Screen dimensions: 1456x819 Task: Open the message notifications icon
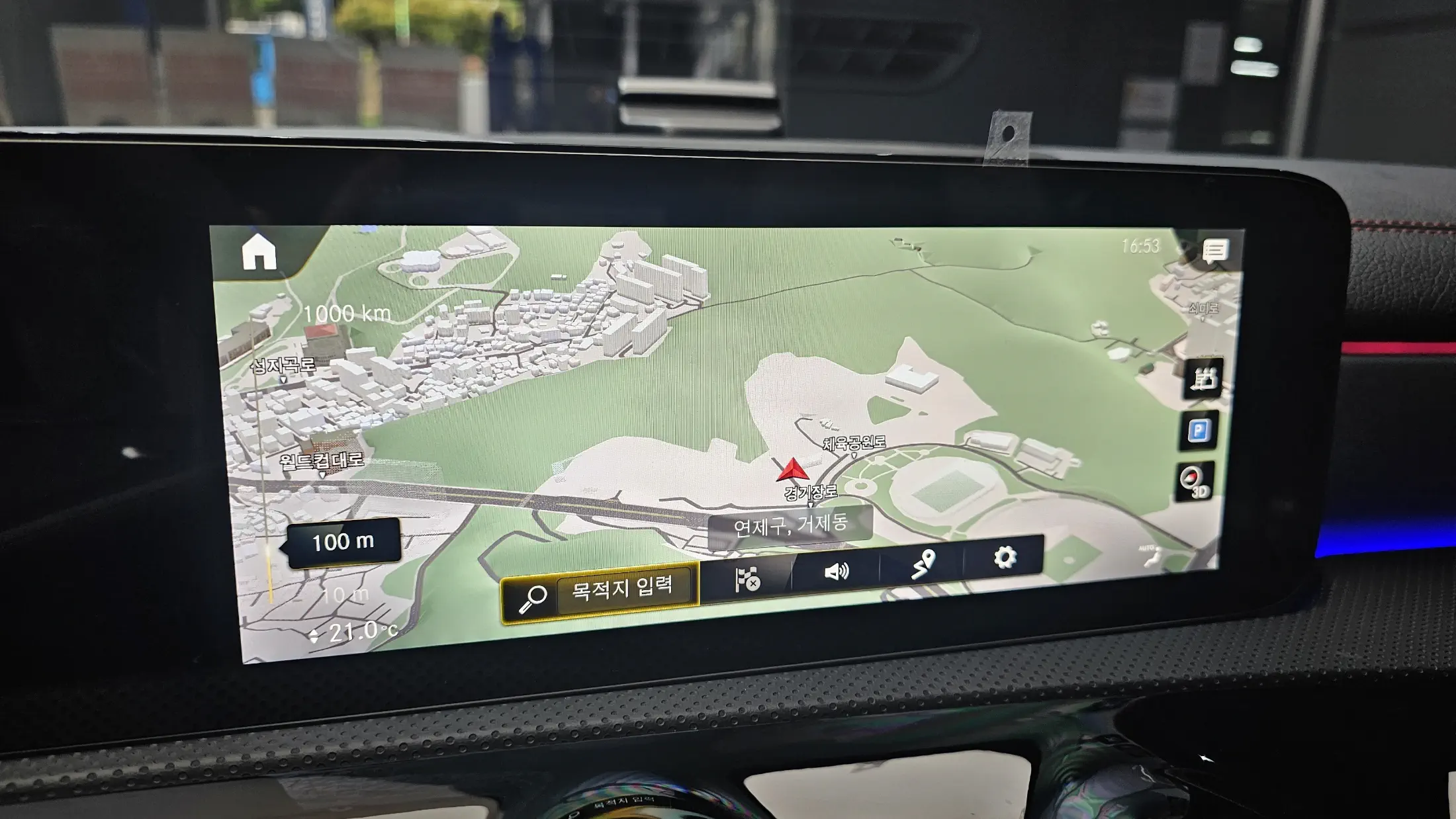point(1215,251)
